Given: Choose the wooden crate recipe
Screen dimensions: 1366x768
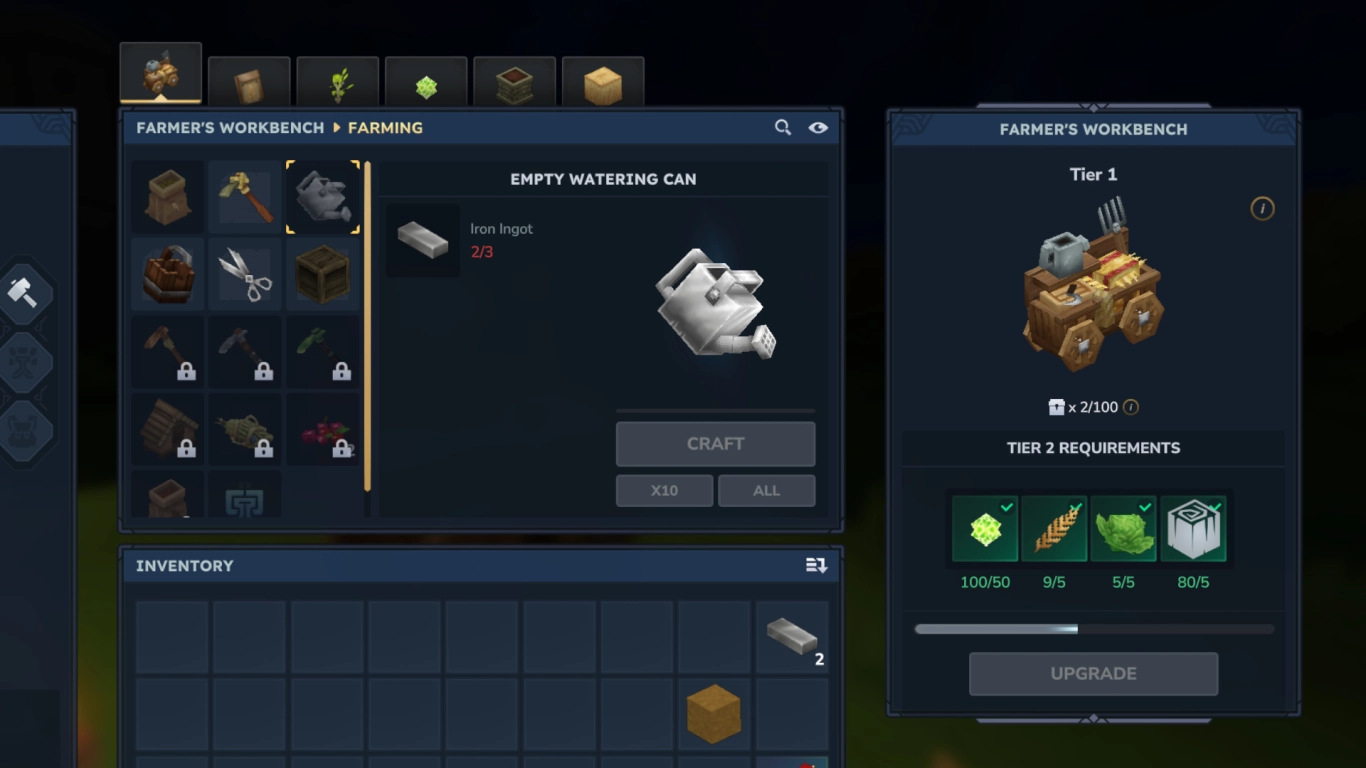Looking at the screenshot, I should point(322,274).
